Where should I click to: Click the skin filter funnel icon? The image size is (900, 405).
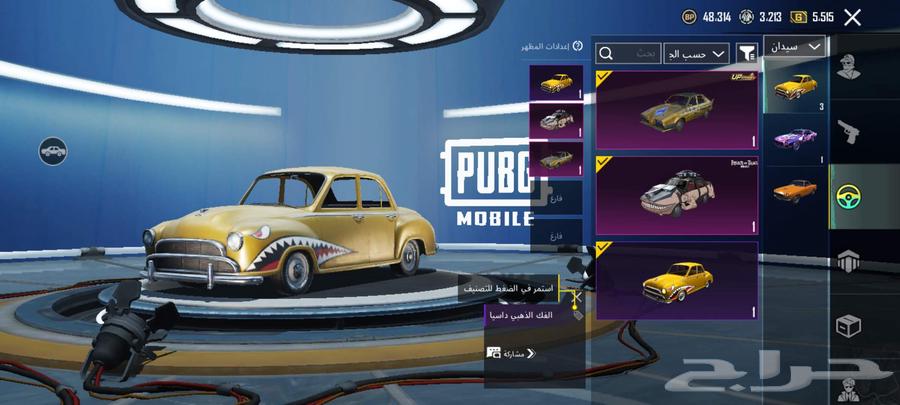[x=746, y=53]
